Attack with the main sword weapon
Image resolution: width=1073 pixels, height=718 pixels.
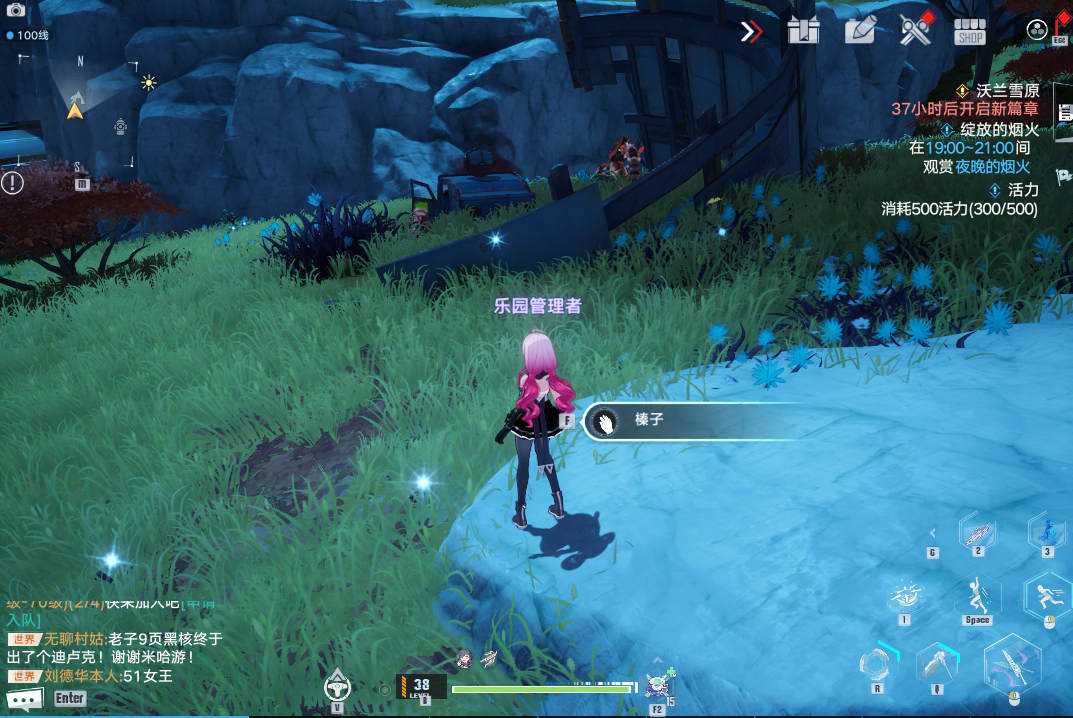click(x=1012, y=665)
